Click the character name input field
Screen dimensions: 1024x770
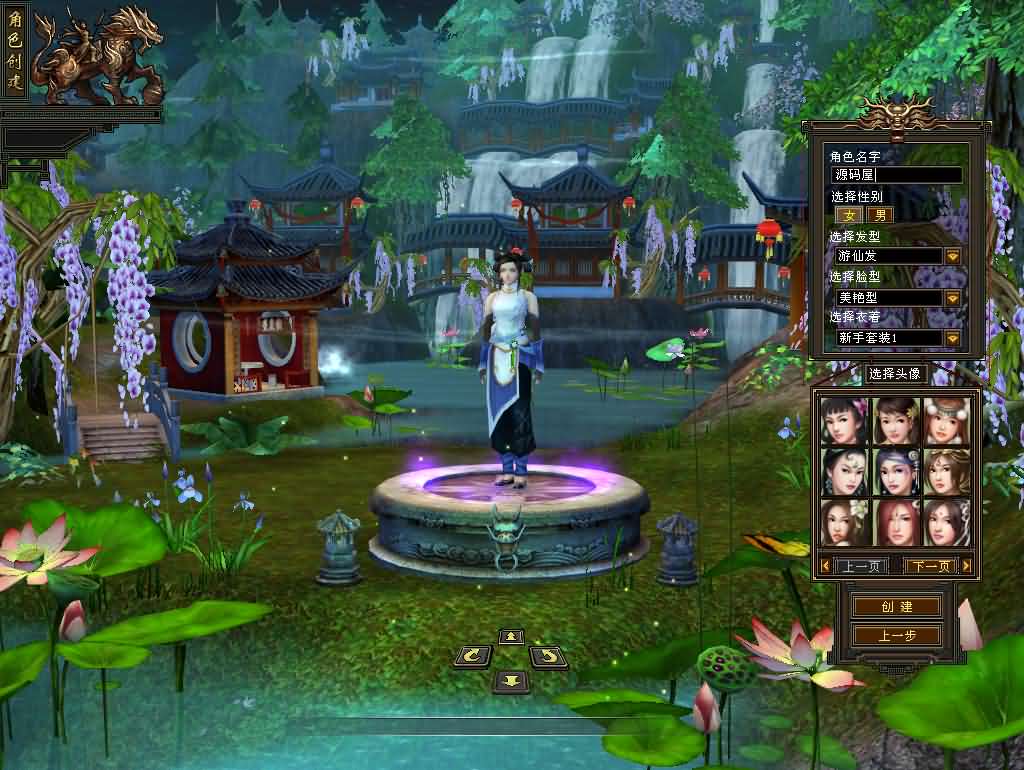pos(896,175)
